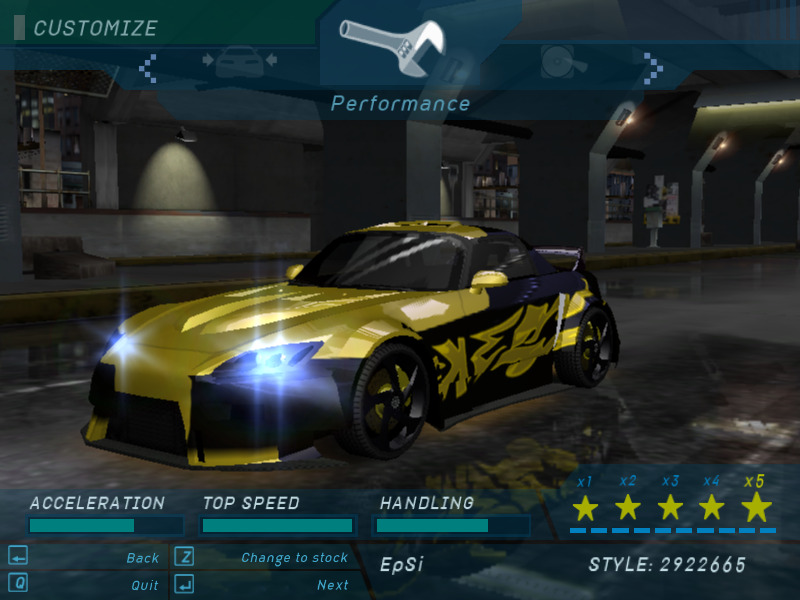Continue with the Next option

(332, 585)
